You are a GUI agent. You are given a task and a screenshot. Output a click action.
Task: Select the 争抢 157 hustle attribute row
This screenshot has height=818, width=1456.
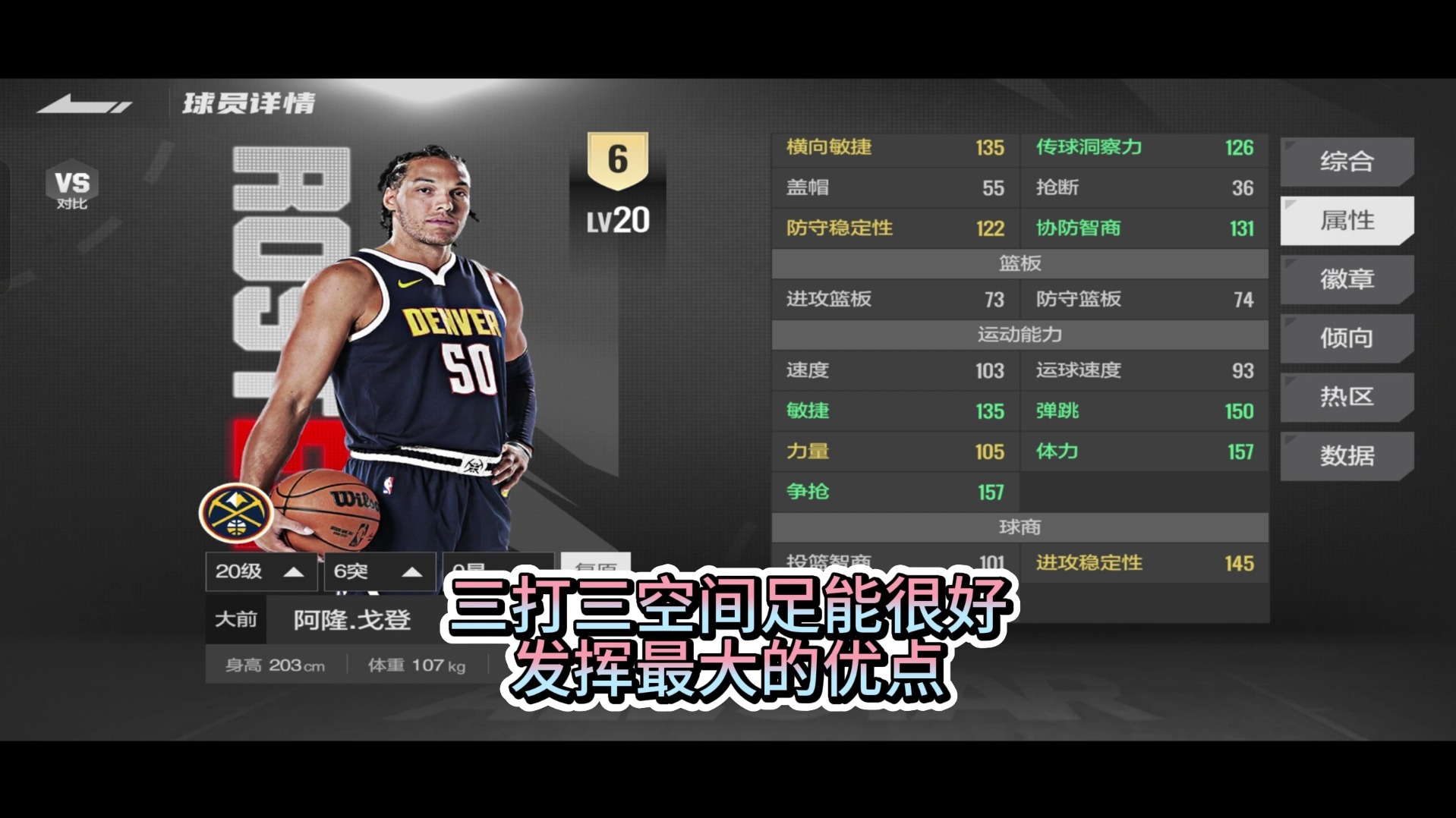tap(894, 492)
